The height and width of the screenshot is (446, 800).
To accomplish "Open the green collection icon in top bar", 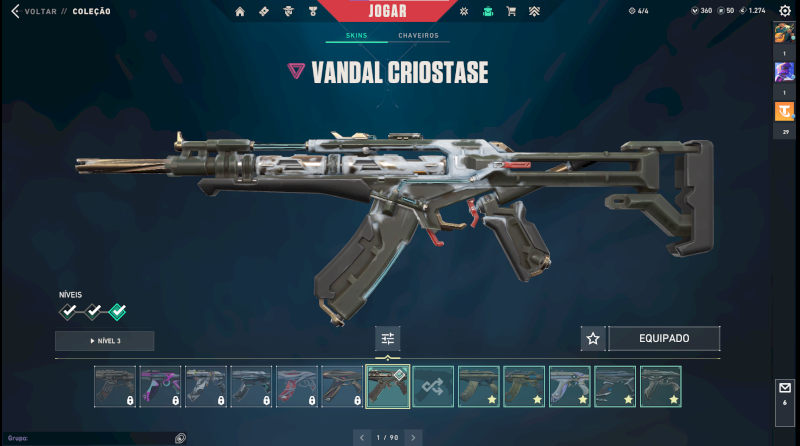I will pos(487,11).
